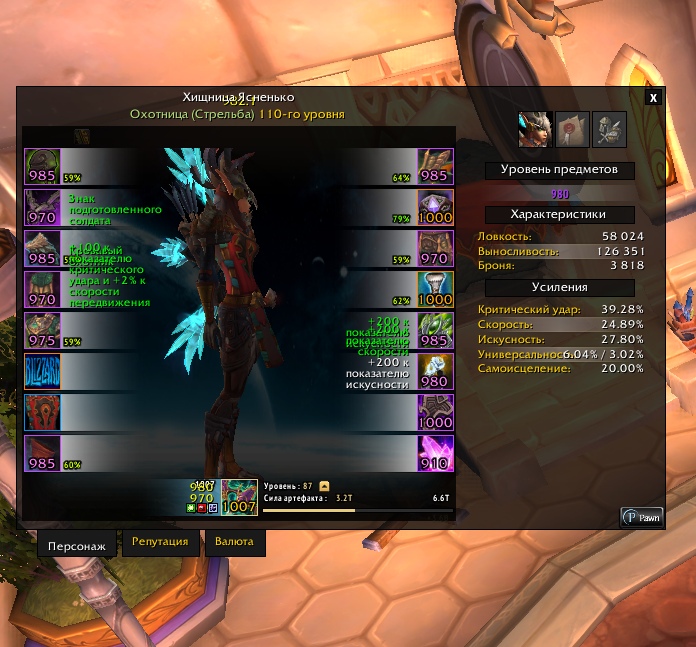Click the Pawn addon button
Screen dimensions: 696x647
(x=642, y=517)
